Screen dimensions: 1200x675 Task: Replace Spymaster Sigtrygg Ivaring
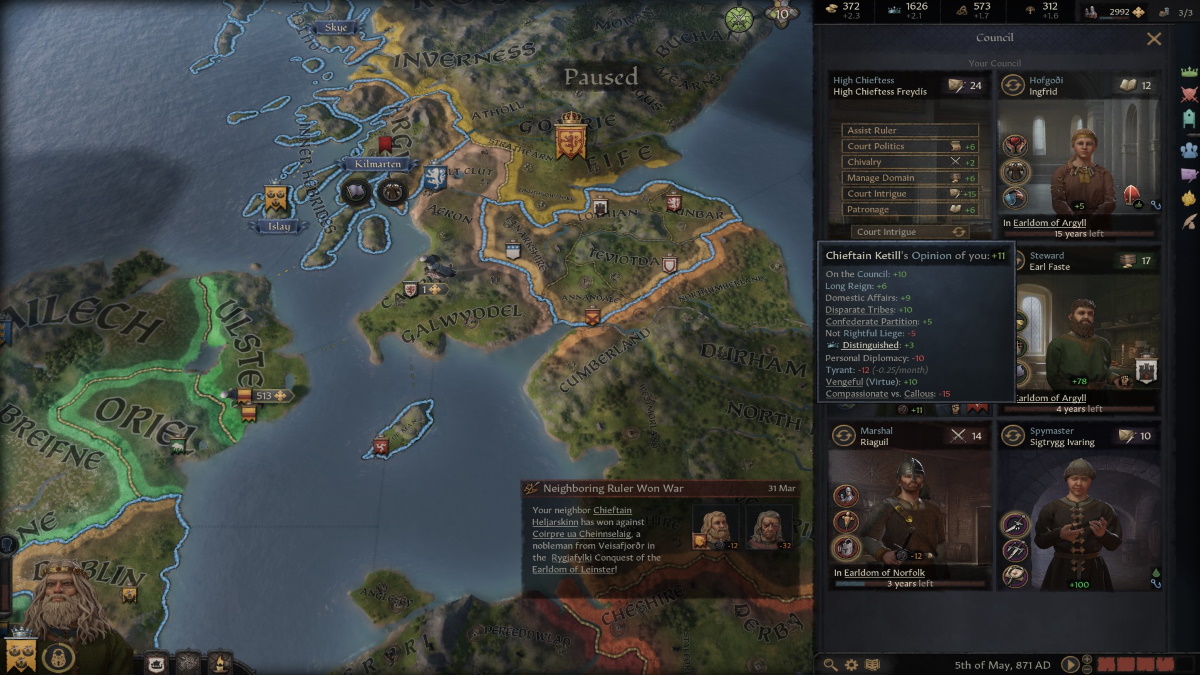(1012, 436)
